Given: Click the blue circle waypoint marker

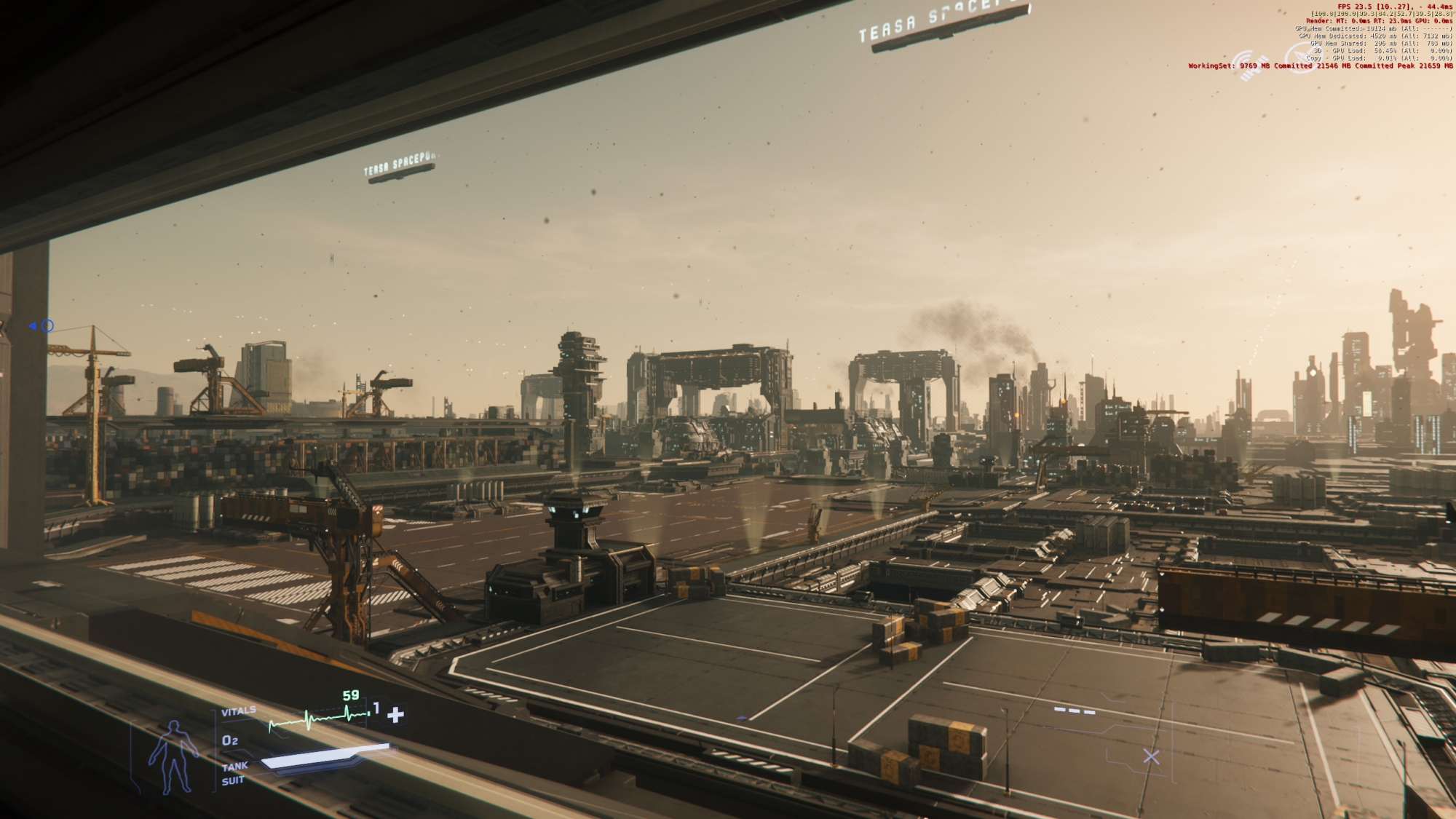Looking at the screenshot, I should pyautogui.click(x=47, y=326).
